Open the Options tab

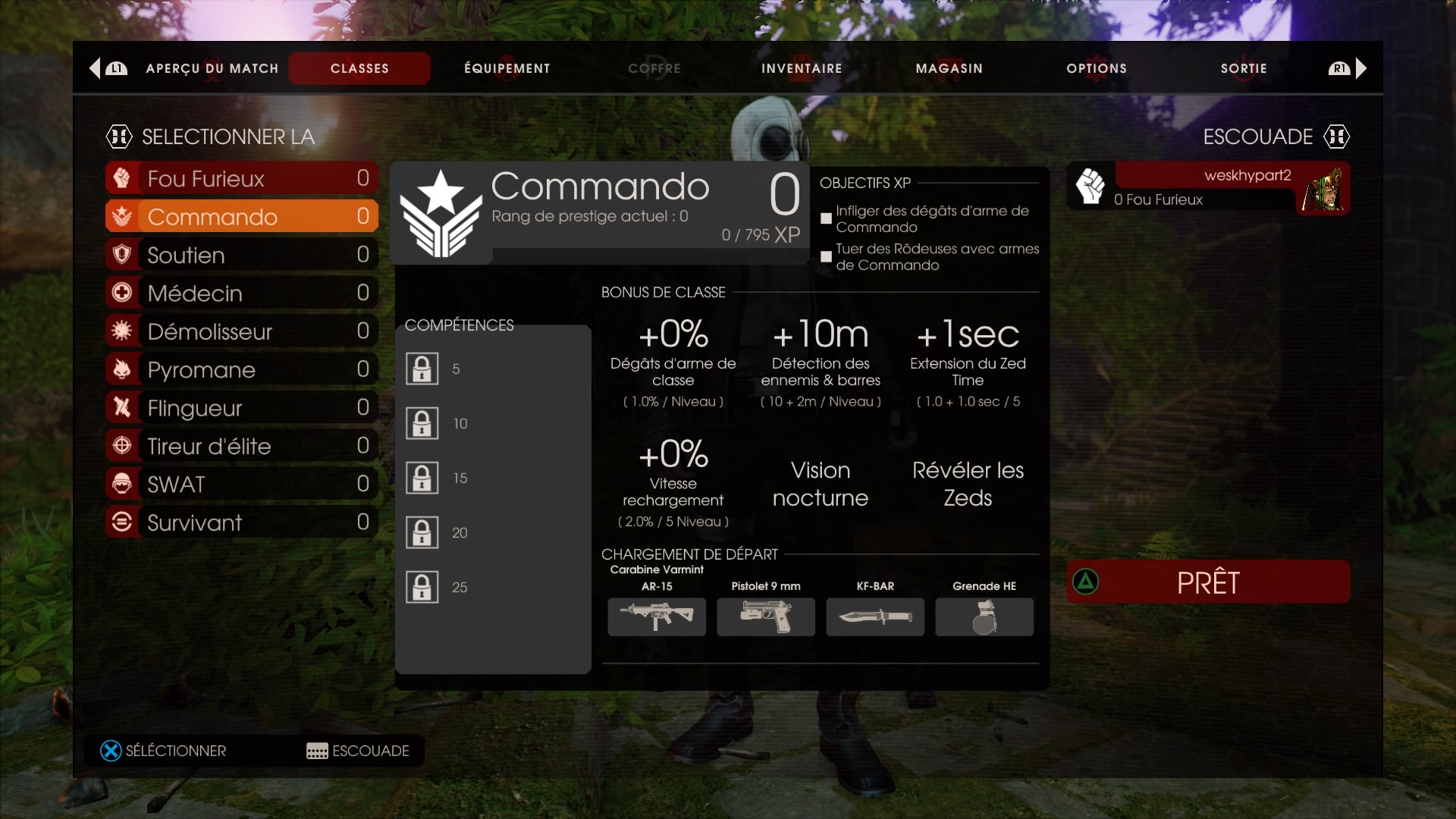point(1096,68)
